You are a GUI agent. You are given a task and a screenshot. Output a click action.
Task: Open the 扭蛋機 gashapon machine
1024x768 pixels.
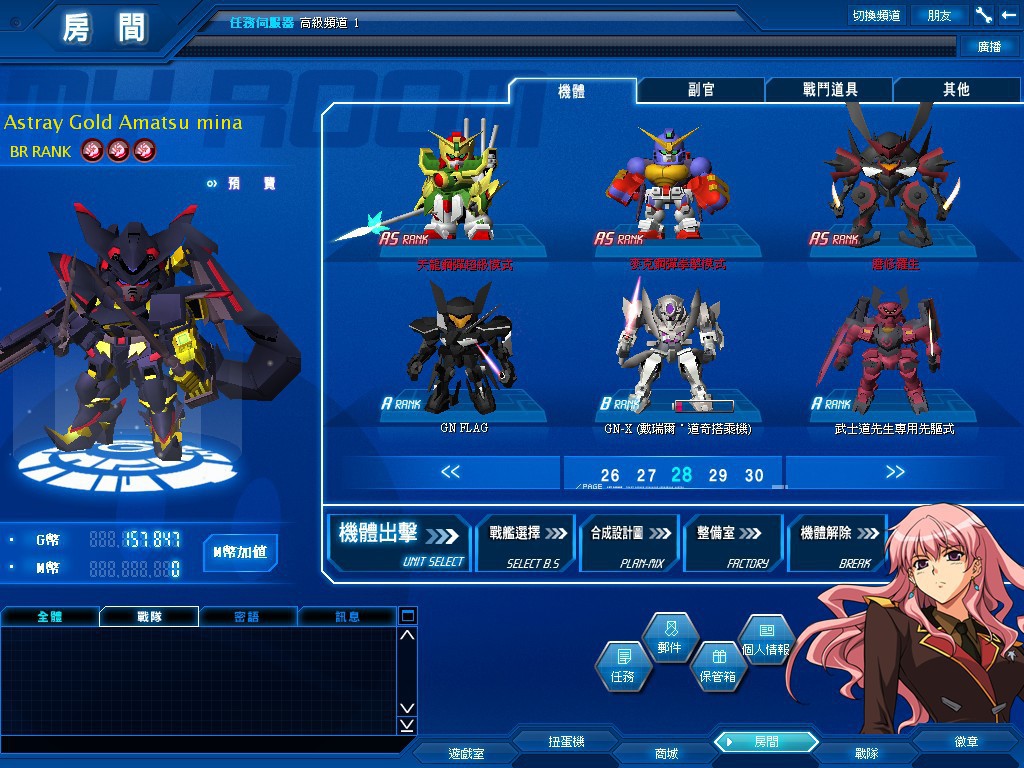[566, 742]
